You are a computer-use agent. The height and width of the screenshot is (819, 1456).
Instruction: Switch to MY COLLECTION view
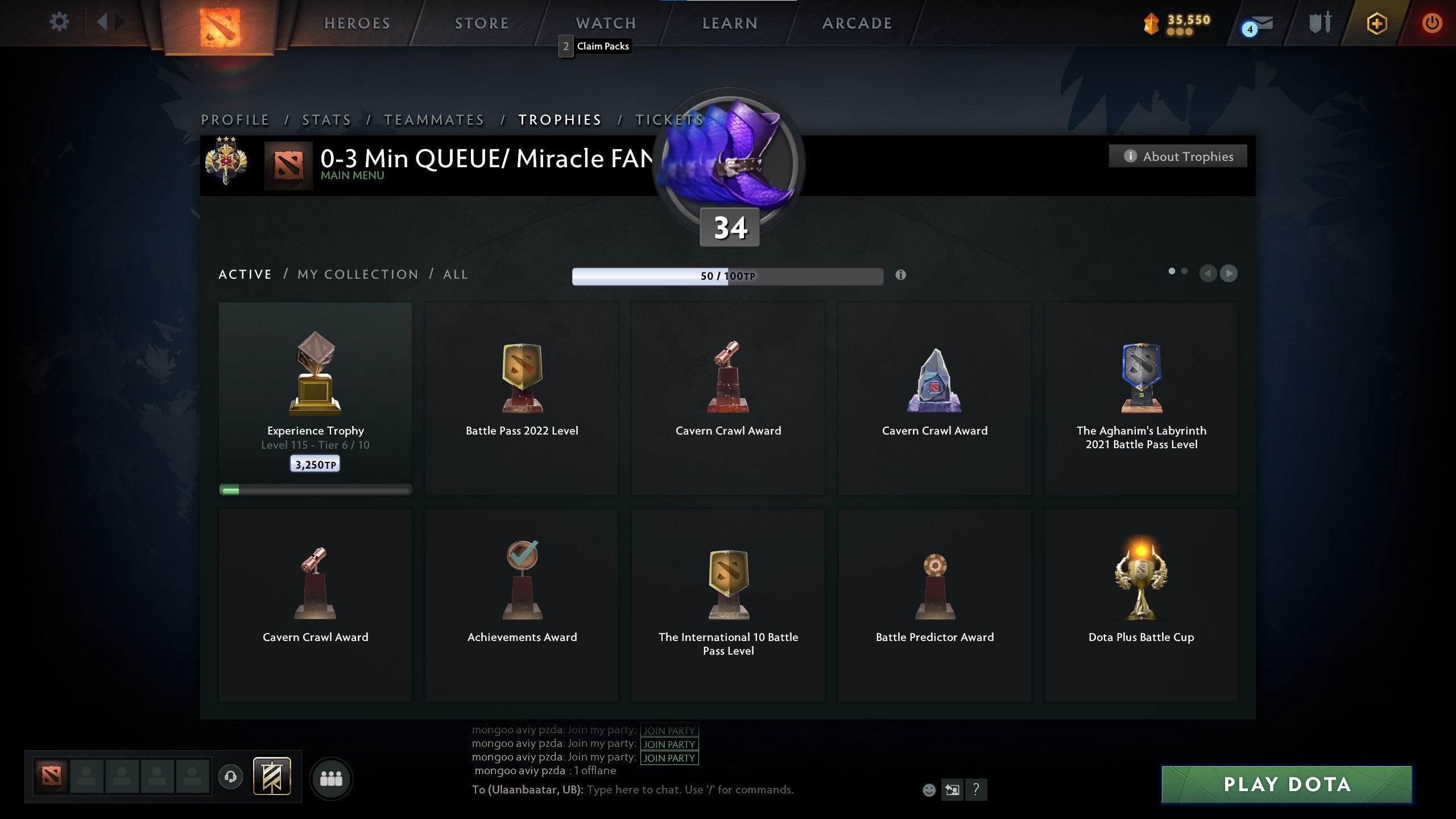[x=358, y=274]
